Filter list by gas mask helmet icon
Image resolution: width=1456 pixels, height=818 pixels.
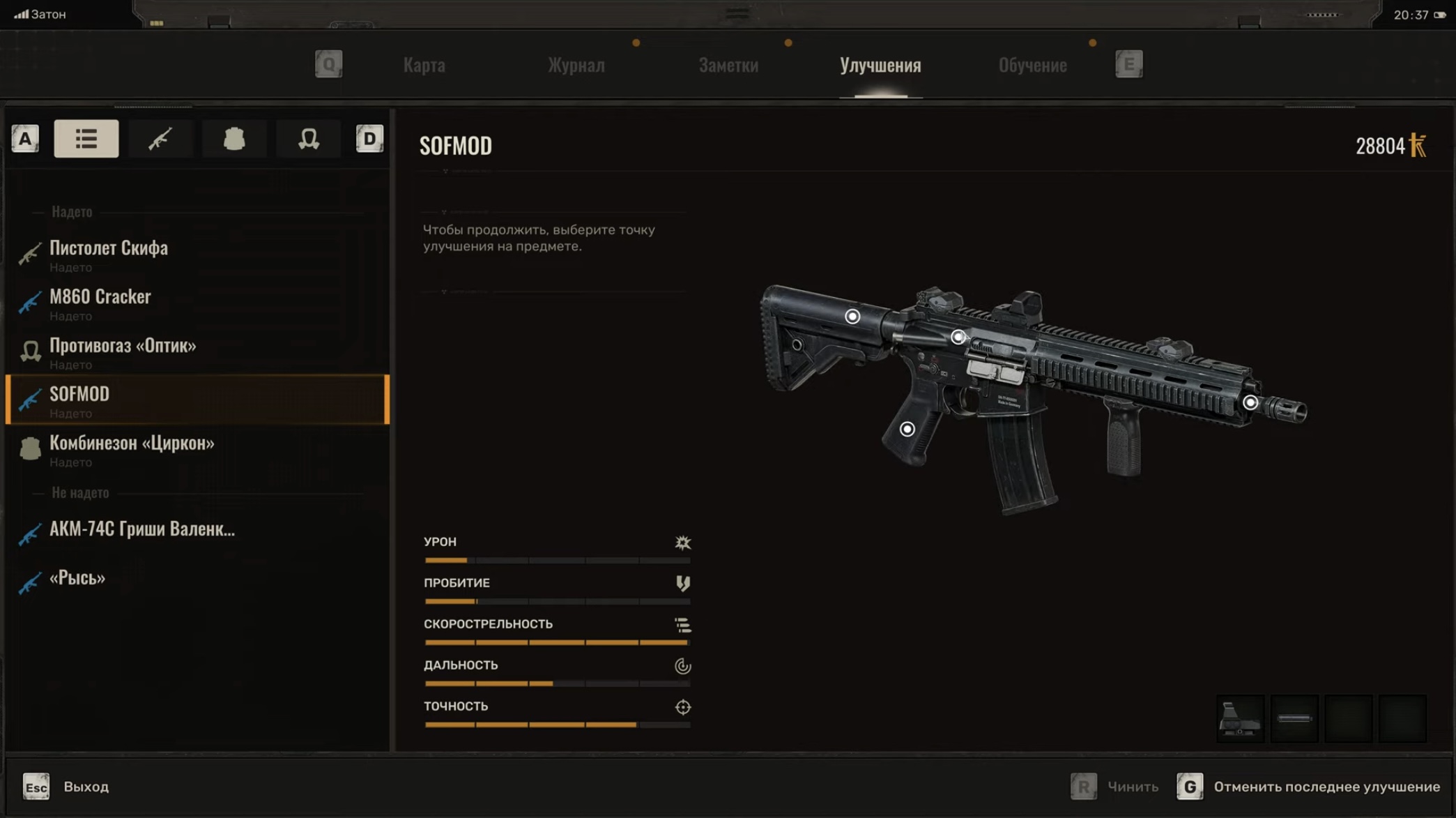tap(308, 139)
